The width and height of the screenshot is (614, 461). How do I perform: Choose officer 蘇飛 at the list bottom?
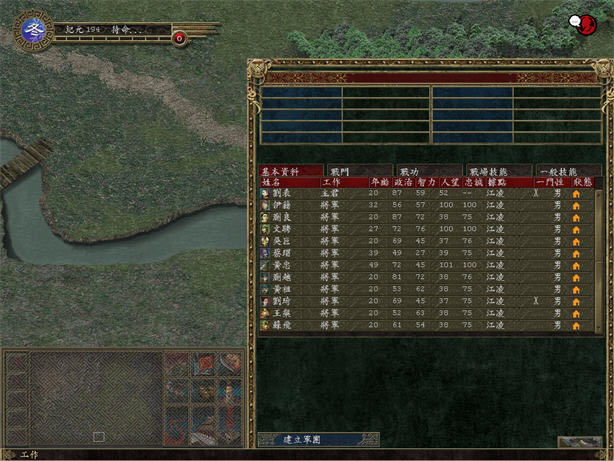click(x=283, y=325)
